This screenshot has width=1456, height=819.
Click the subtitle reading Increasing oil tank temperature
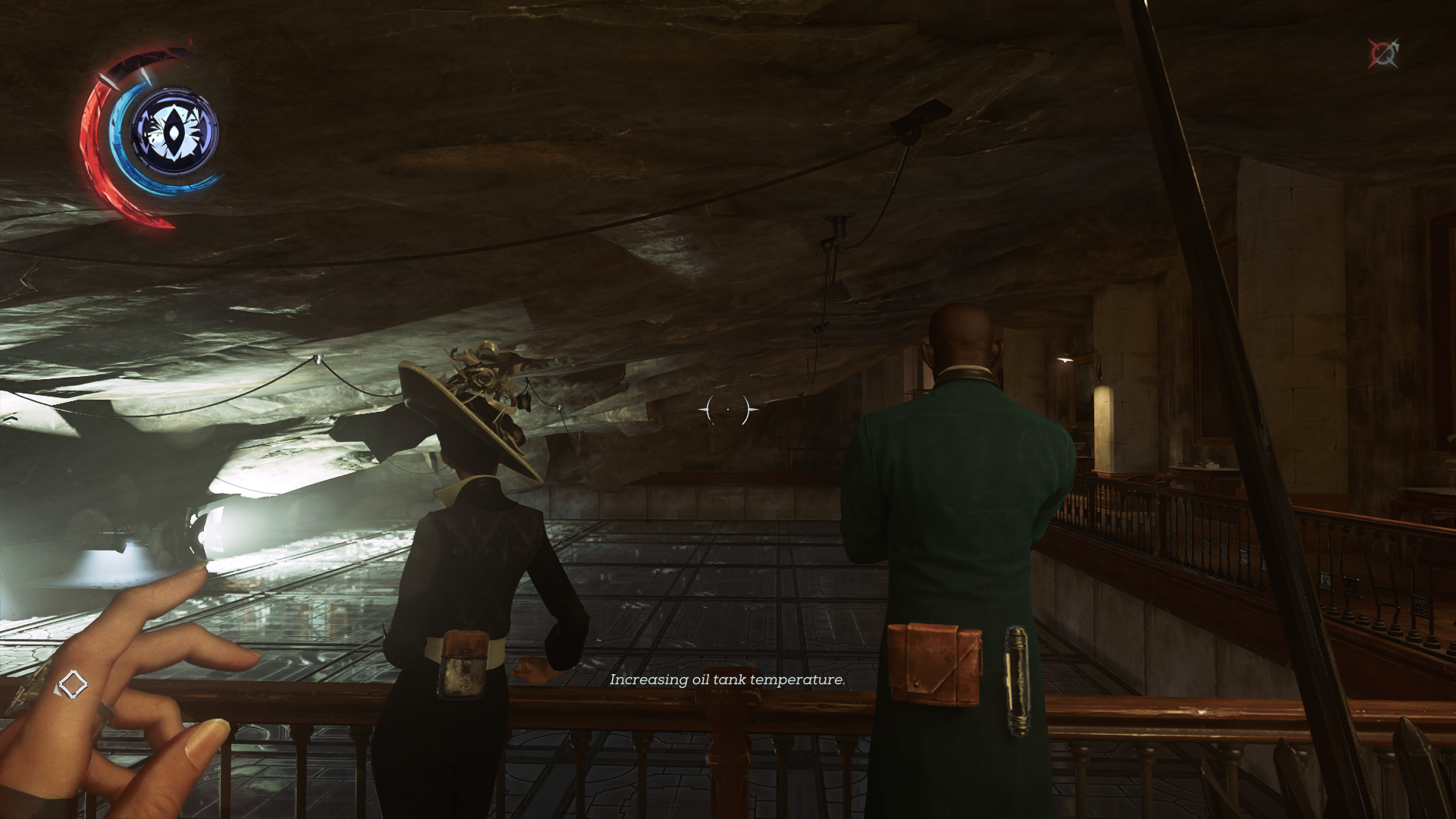pos(726,680)
